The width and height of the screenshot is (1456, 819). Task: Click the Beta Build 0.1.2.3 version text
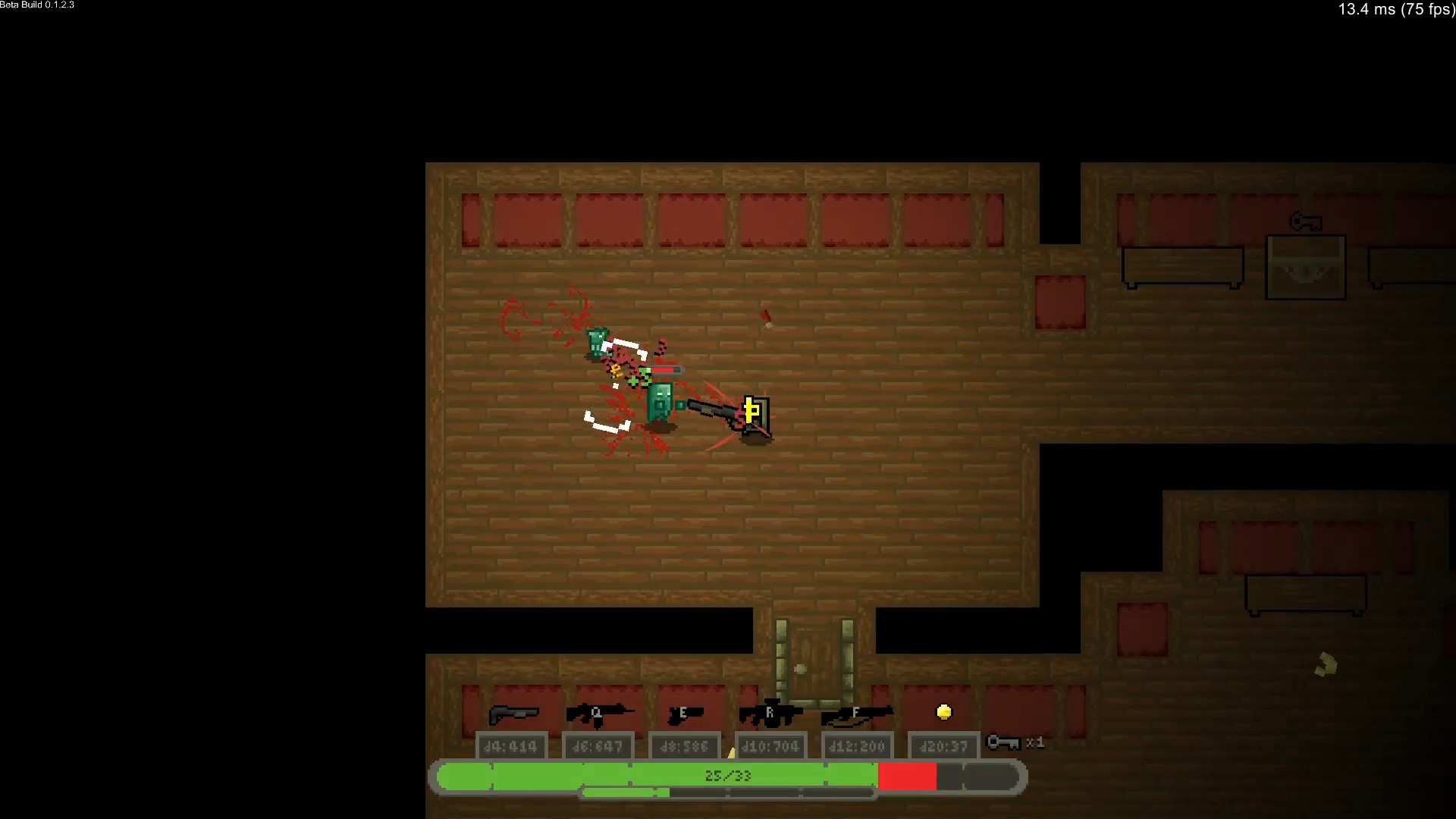[x=36, y=5]
